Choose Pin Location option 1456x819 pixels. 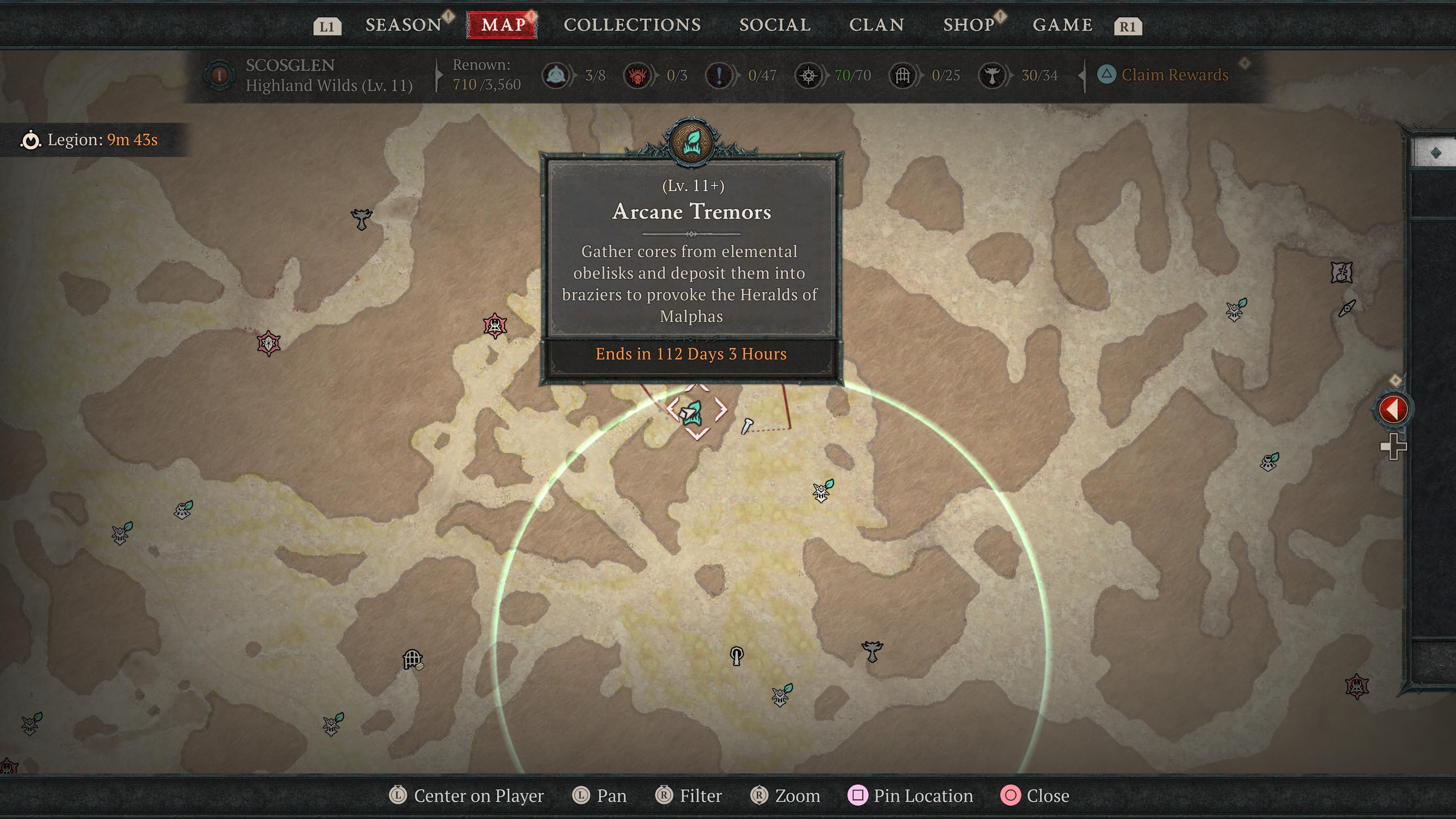(911, 796)
